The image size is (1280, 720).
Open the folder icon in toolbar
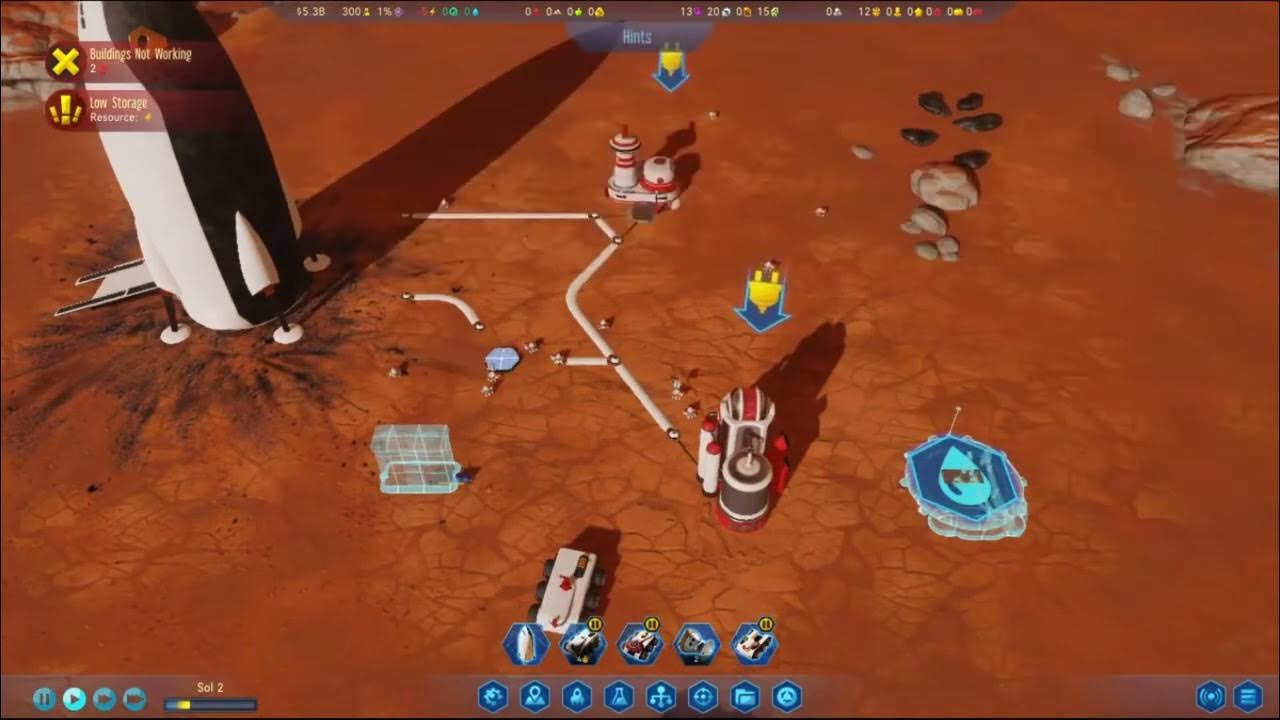(745, 696)
